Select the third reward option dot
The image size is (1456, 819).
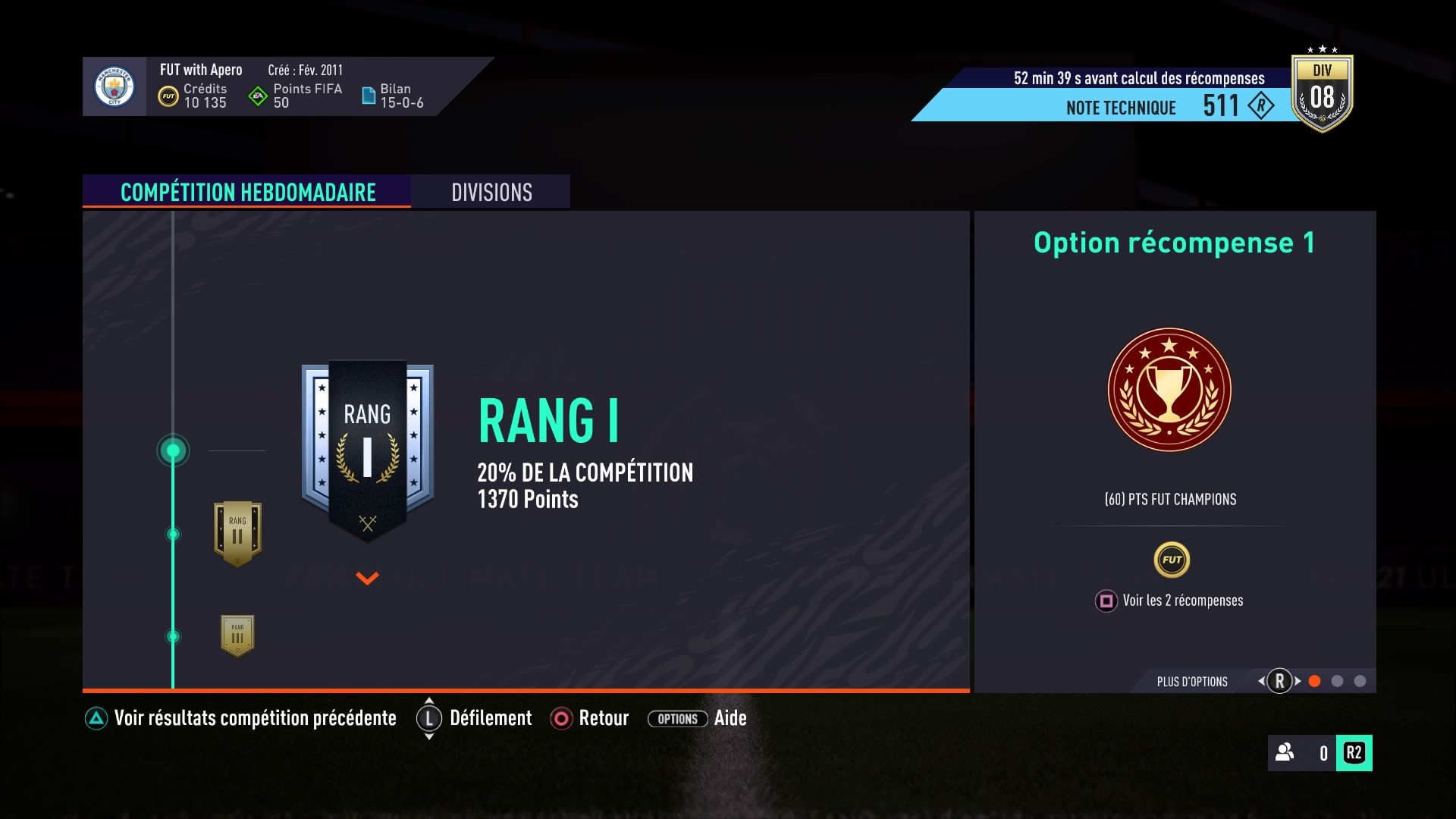(x=1360, y=682)
